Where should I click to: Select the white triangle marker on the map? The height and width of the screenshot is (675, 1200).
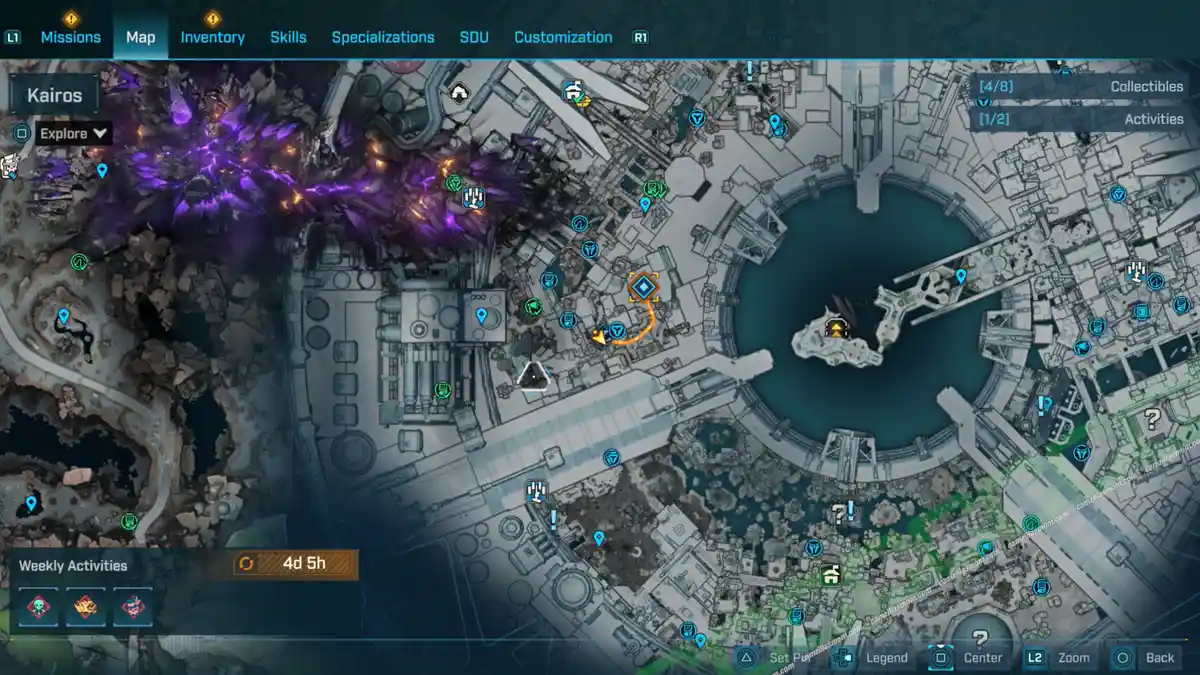point(534,376)
